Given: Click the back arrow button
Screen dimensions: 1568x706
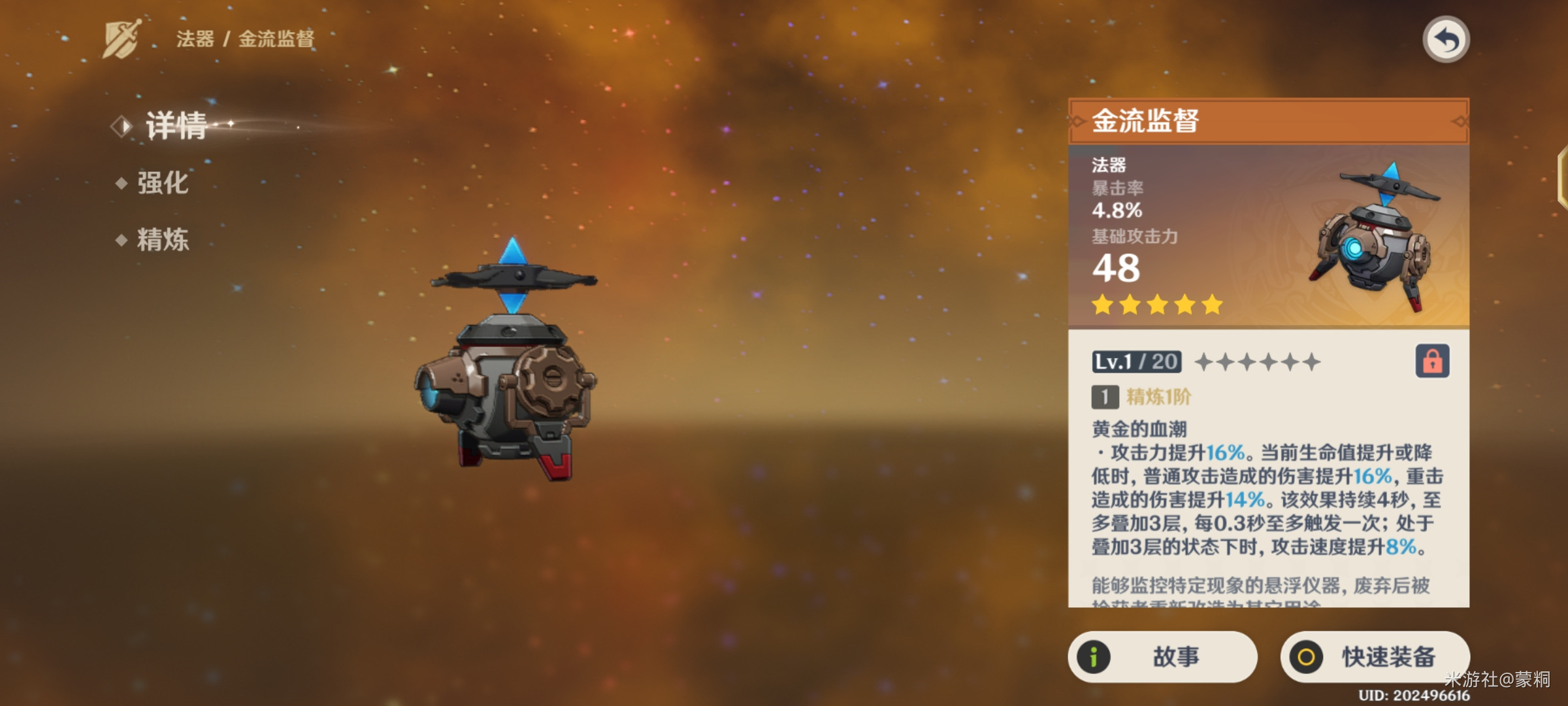Looking at the screenshot, I should pos(1446,40).
